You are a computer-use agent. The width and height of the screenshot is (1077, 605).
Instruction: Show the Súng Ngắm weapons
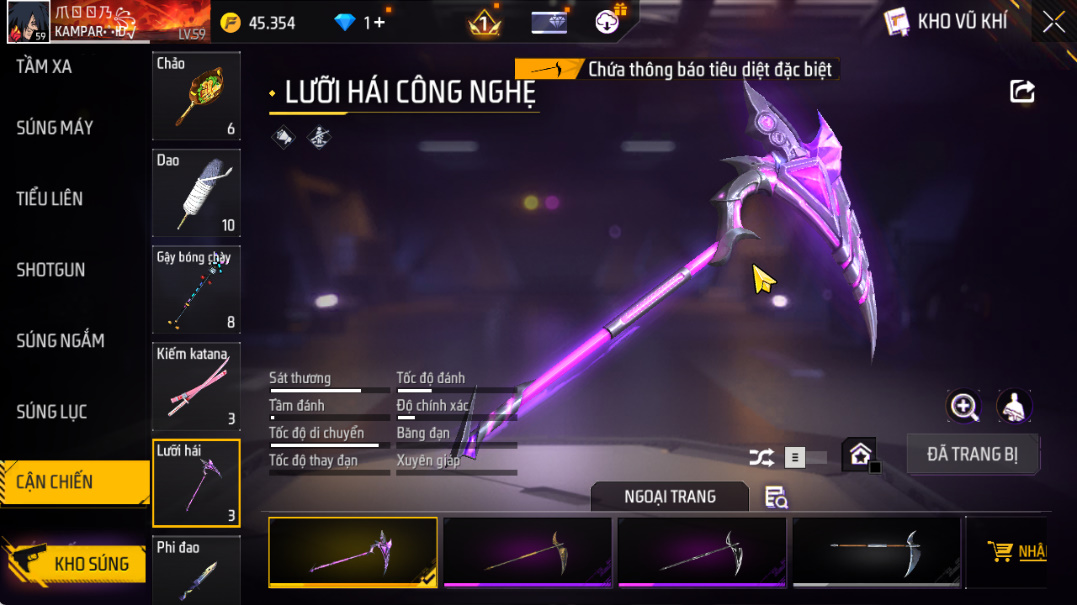tap(60, 341)
